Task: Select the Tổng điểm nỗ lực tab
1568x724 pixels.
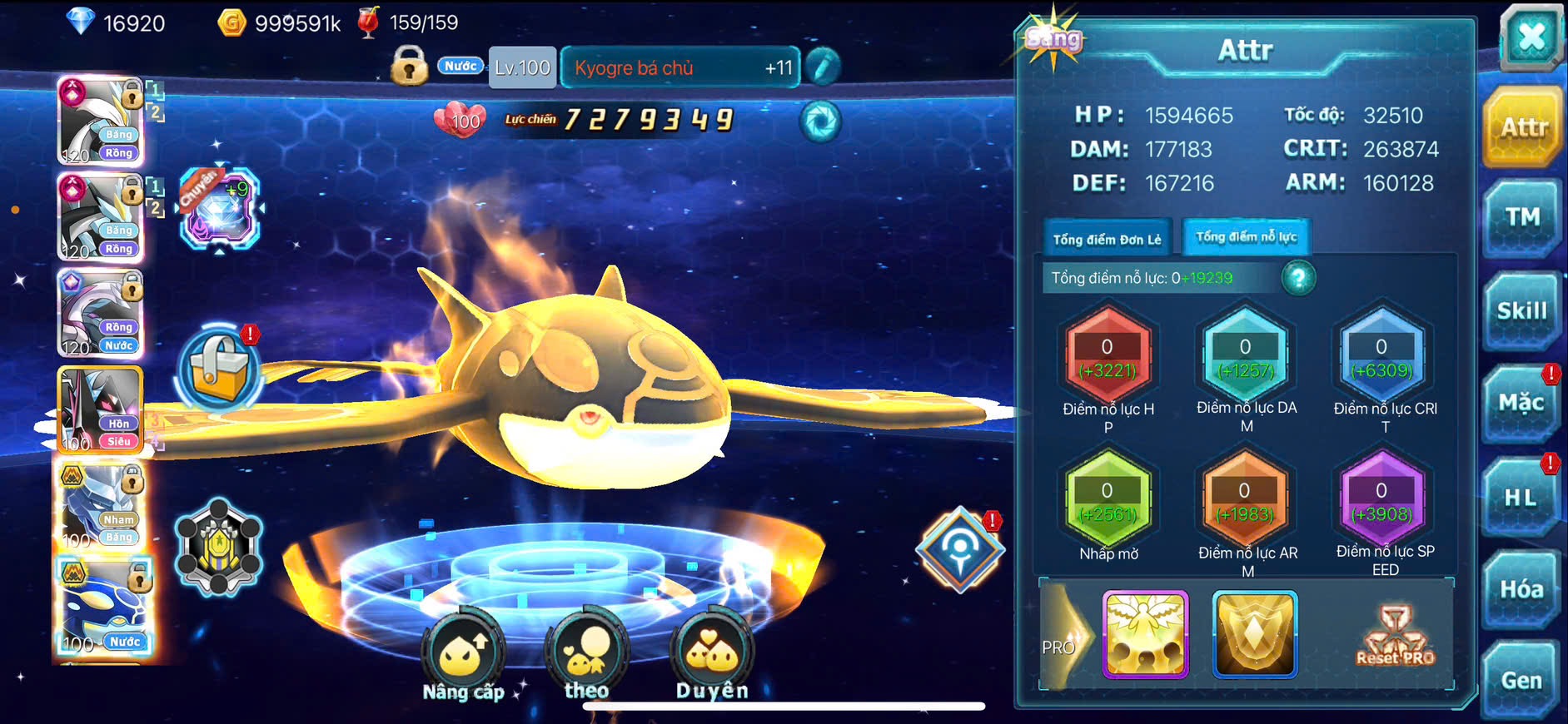Action: [x=1246, y=237]
